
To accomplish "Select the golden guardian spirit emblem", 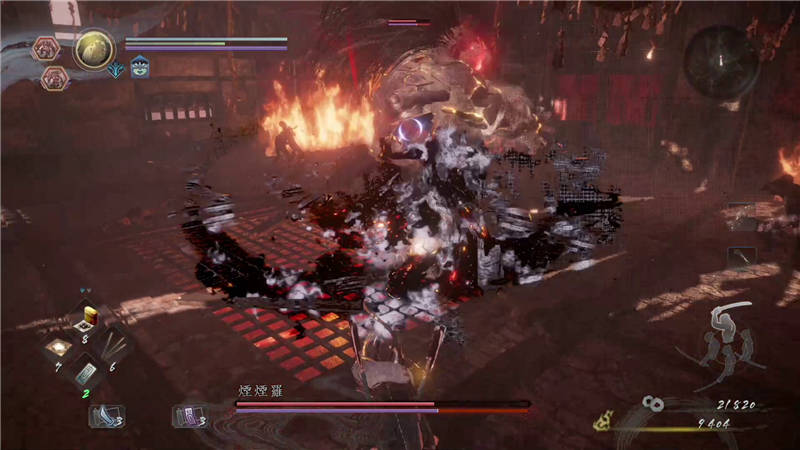I will tap(94, 46).
